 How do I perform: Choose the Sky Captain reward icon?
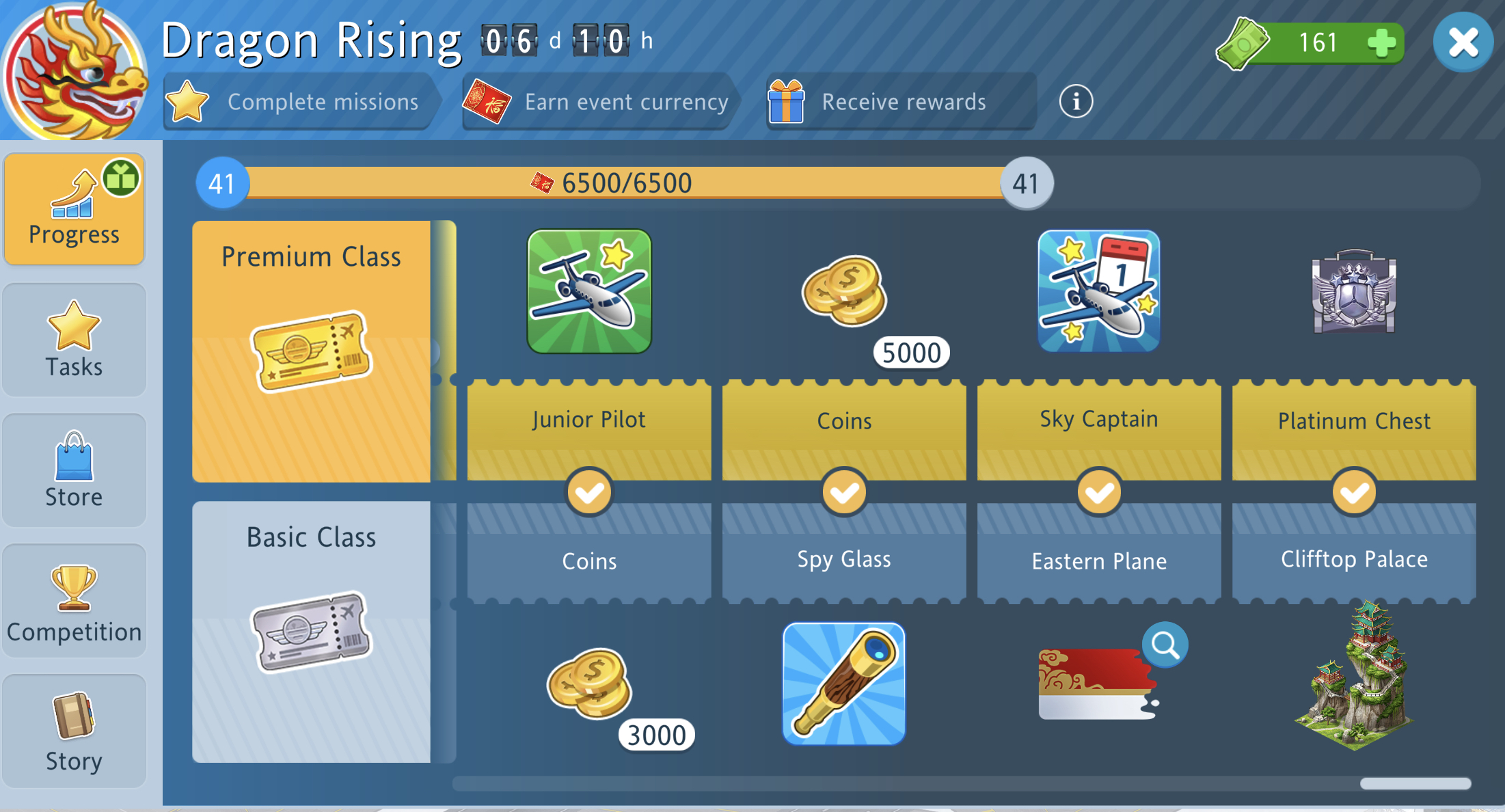click(x=1099, y=291)
